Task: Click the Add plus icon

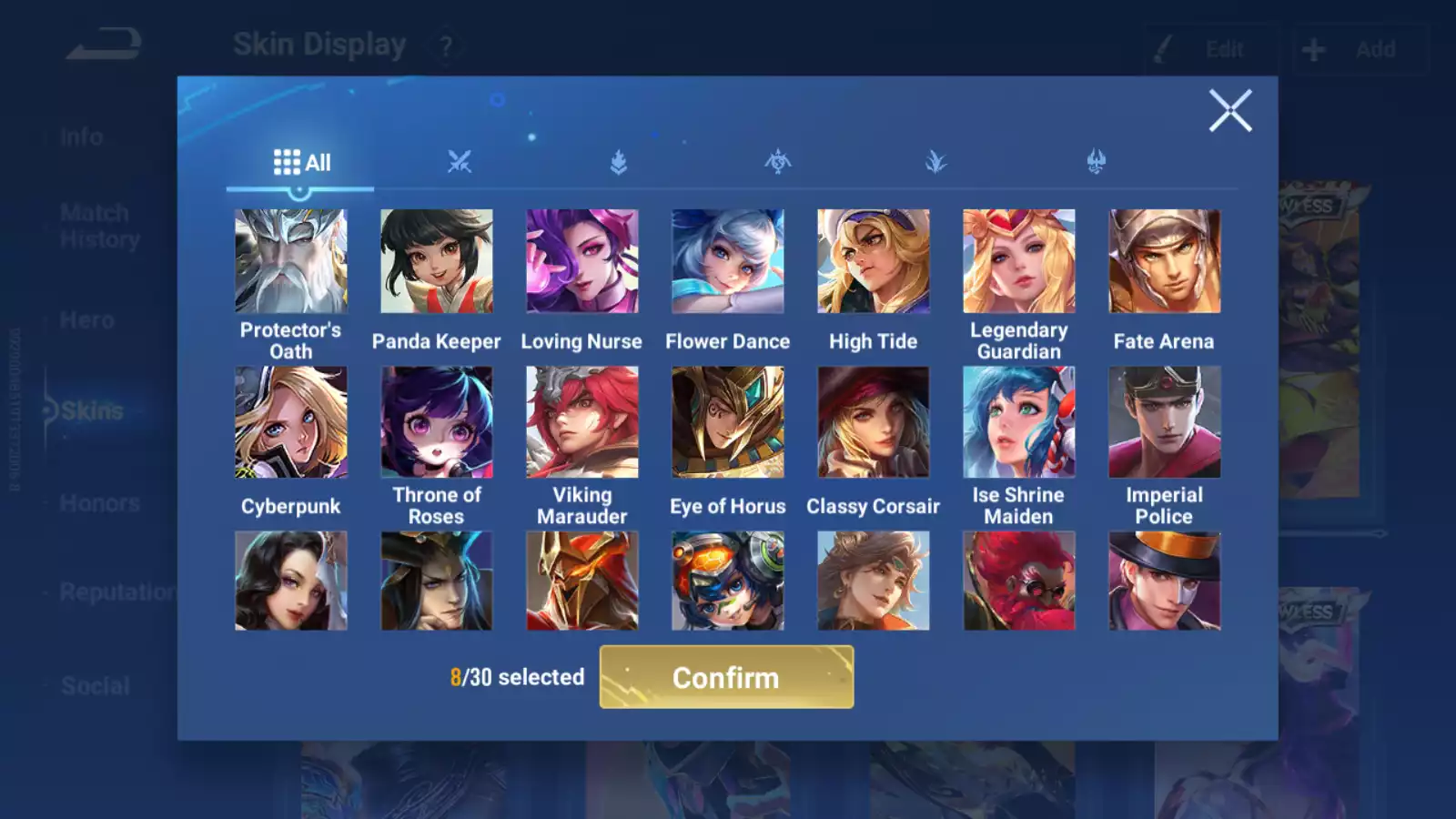Action: click(x=1311, y=47)
